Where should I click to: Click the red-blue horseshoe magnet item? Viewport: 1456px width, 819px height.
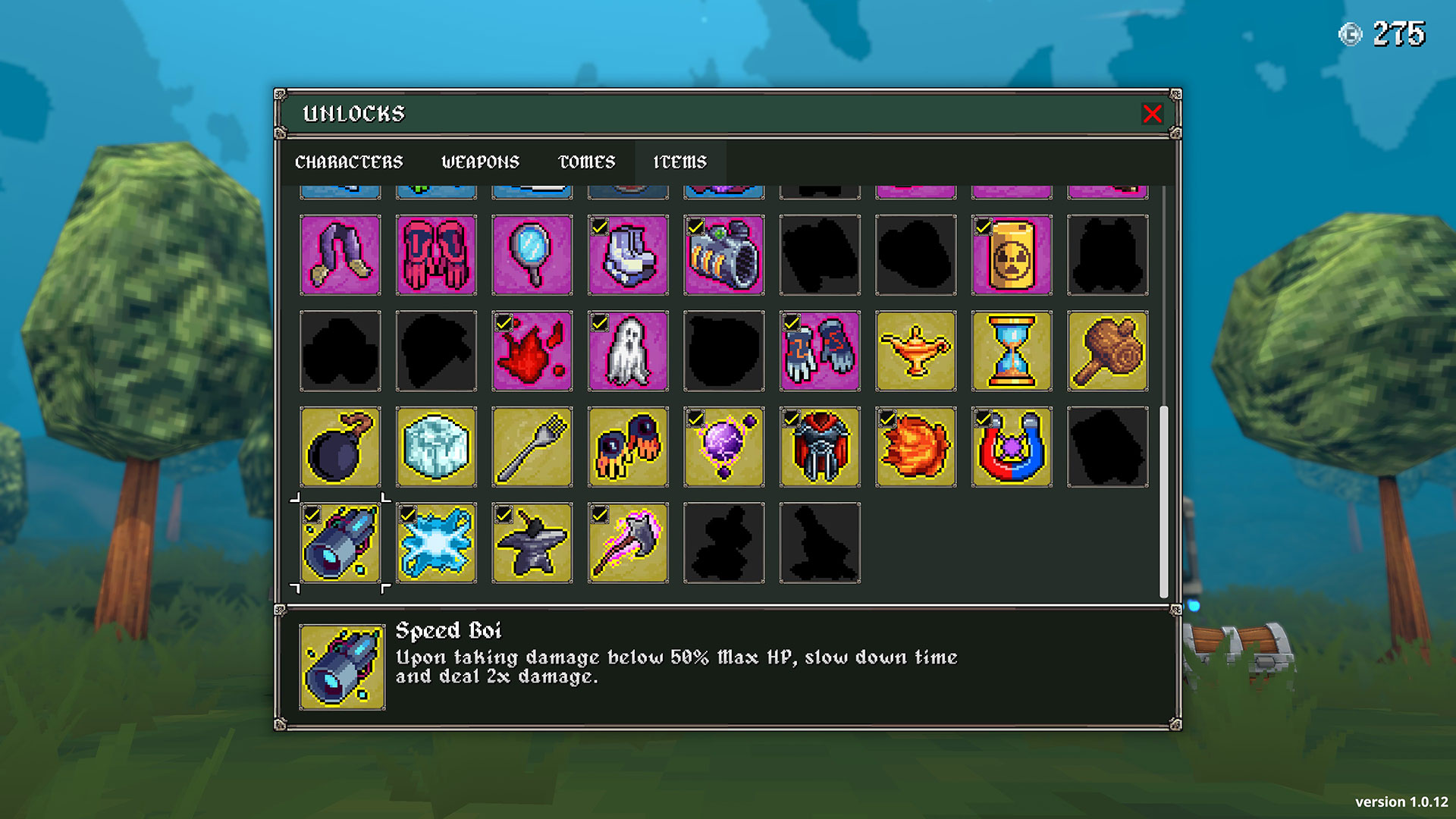tap(1012, 447)
